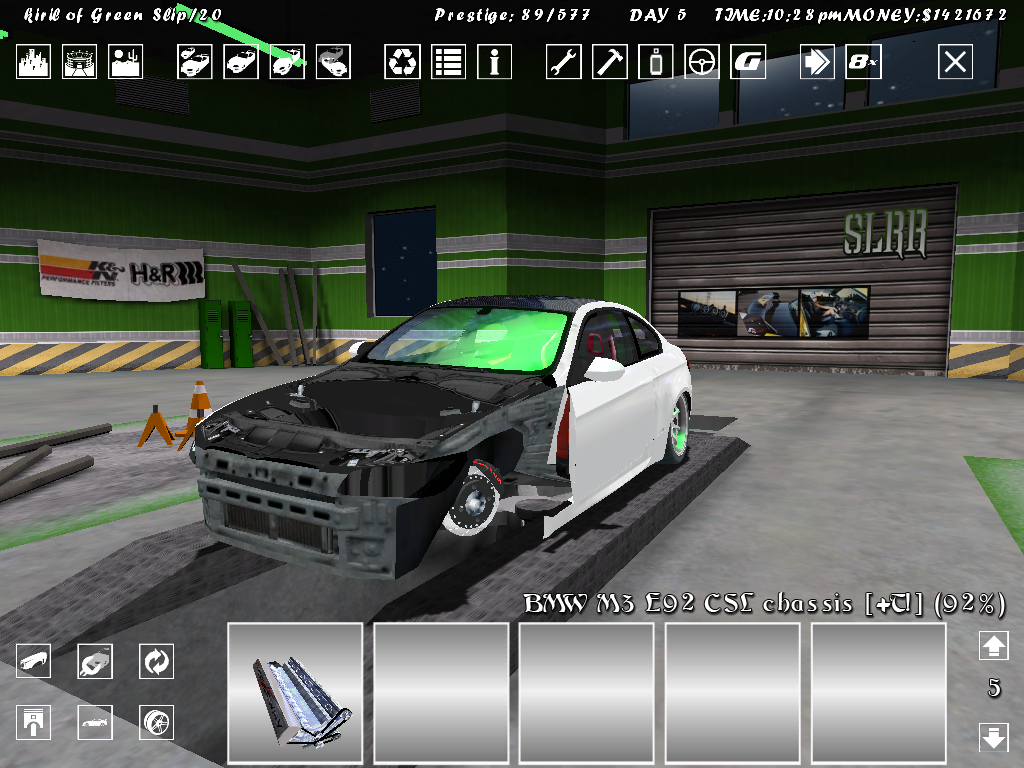The width and height of the screenshot is (1024, 768).
Task: Select the wrench tool
Action: tap(563, 62)
